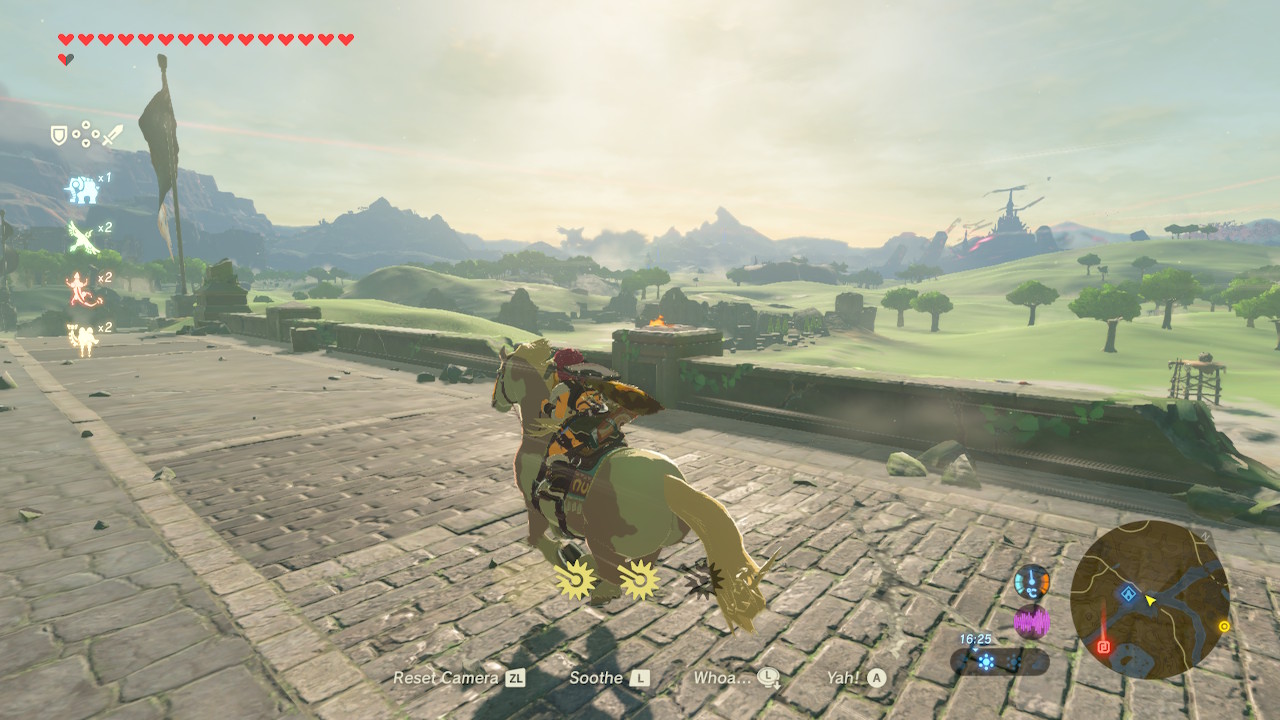Screen dimensions: 1280x720
Task: Activate the yellow camel Urbosa's Fury ability
Action: [81, 339]
